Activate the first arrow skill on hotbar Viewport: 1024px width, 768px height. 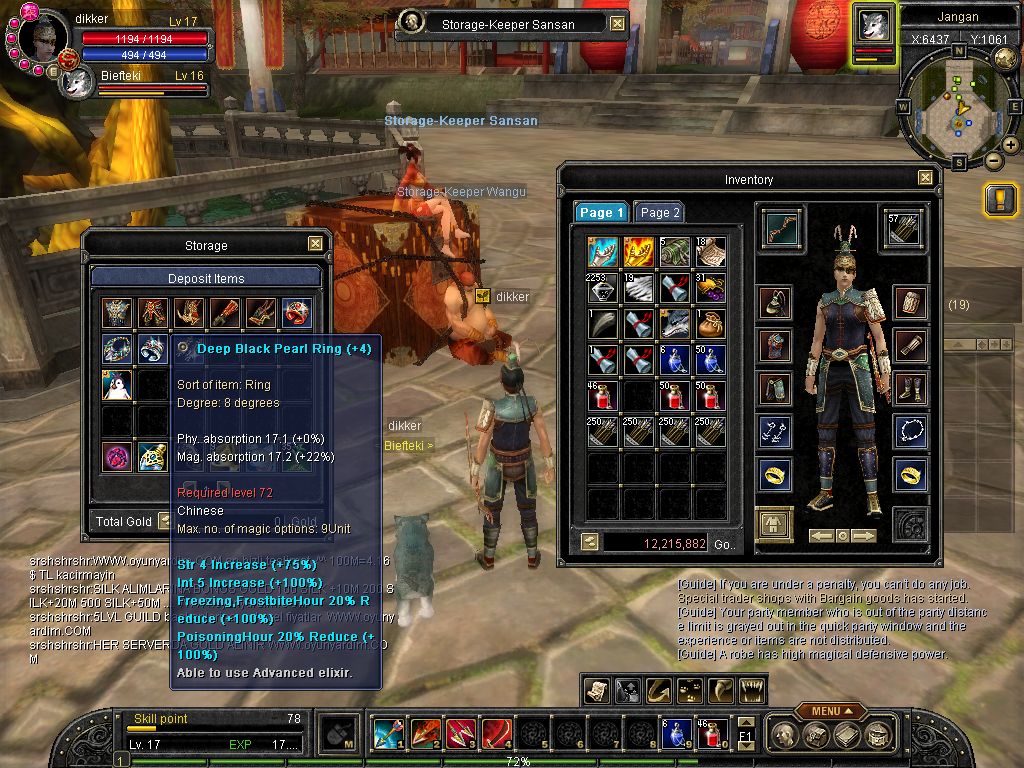[387, 734]
